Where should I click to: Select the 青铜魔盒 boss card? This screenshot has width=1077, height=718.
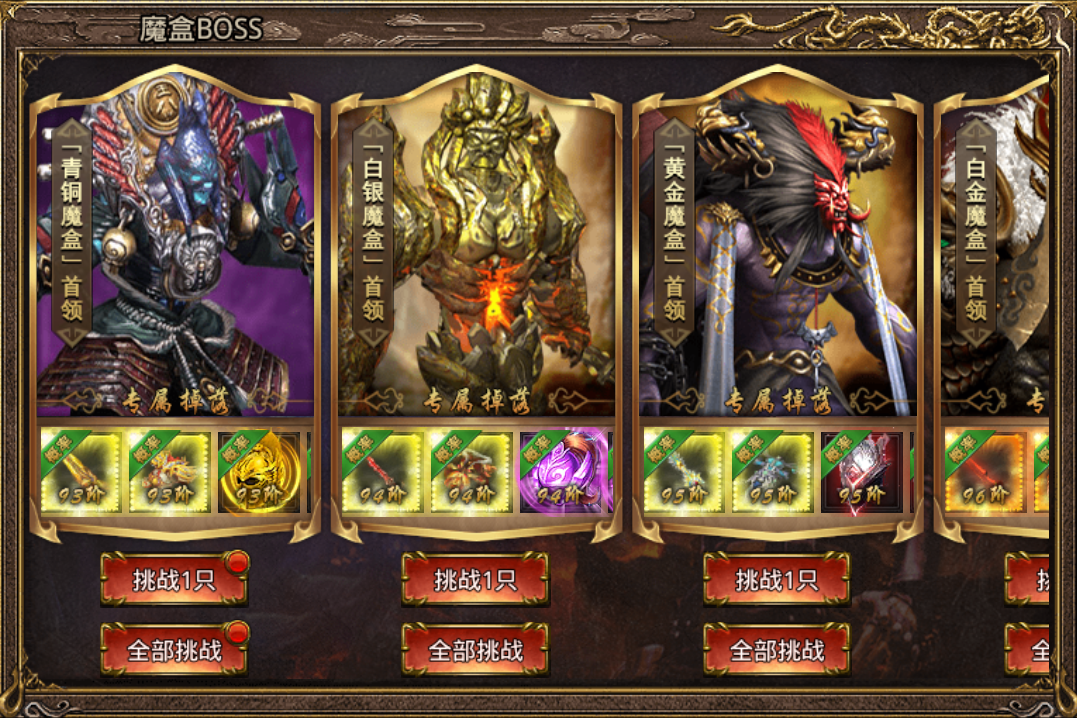175,250
